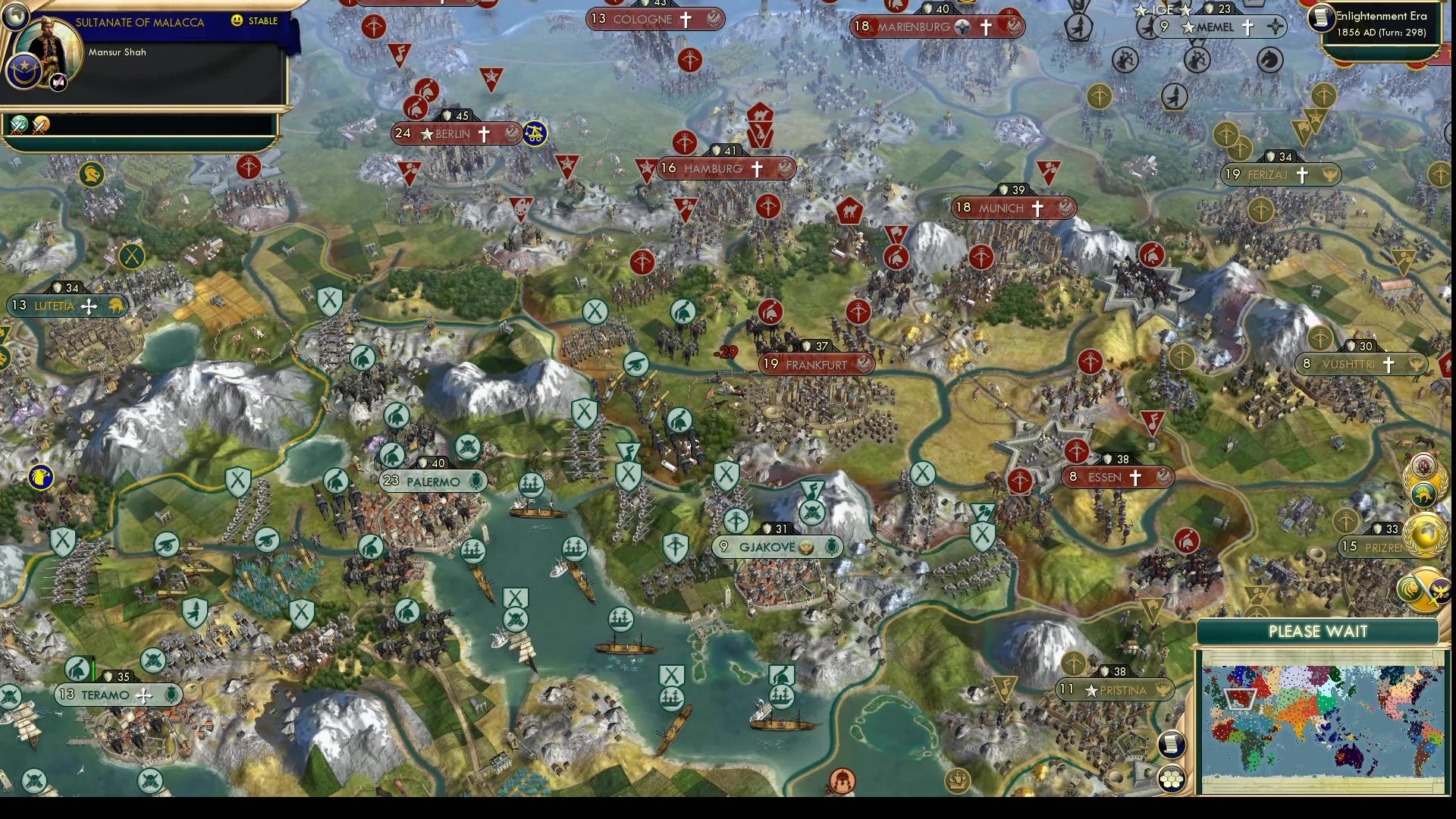Click the crossed-swords war status icon
Screen dimensions: 1456x819
17,124
